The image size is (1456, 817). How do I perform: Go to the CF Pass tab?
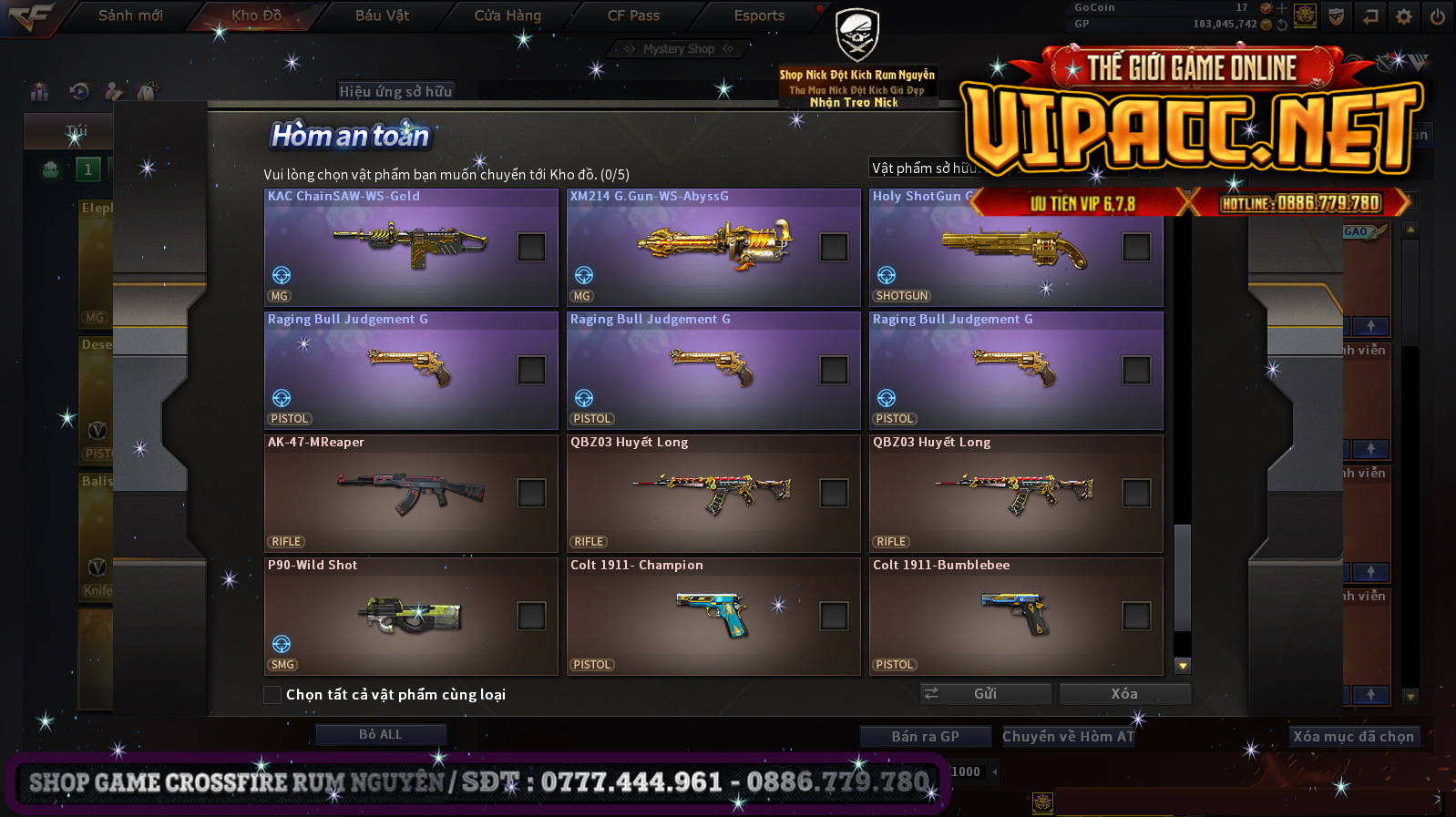pyautogui.click(x=633, y=15)
